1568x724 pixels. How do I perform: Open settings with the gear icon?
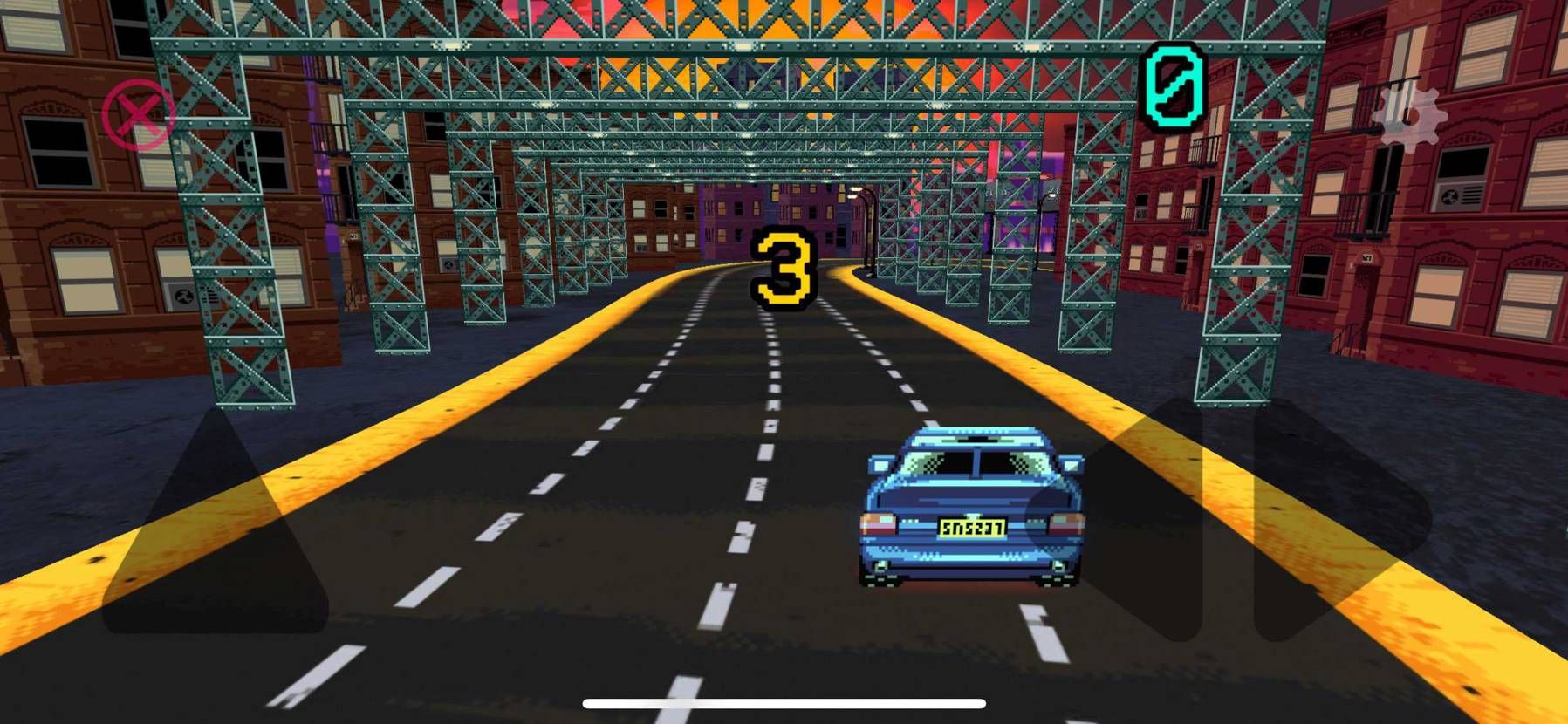pyautogui.click(x=1407, y=117)
